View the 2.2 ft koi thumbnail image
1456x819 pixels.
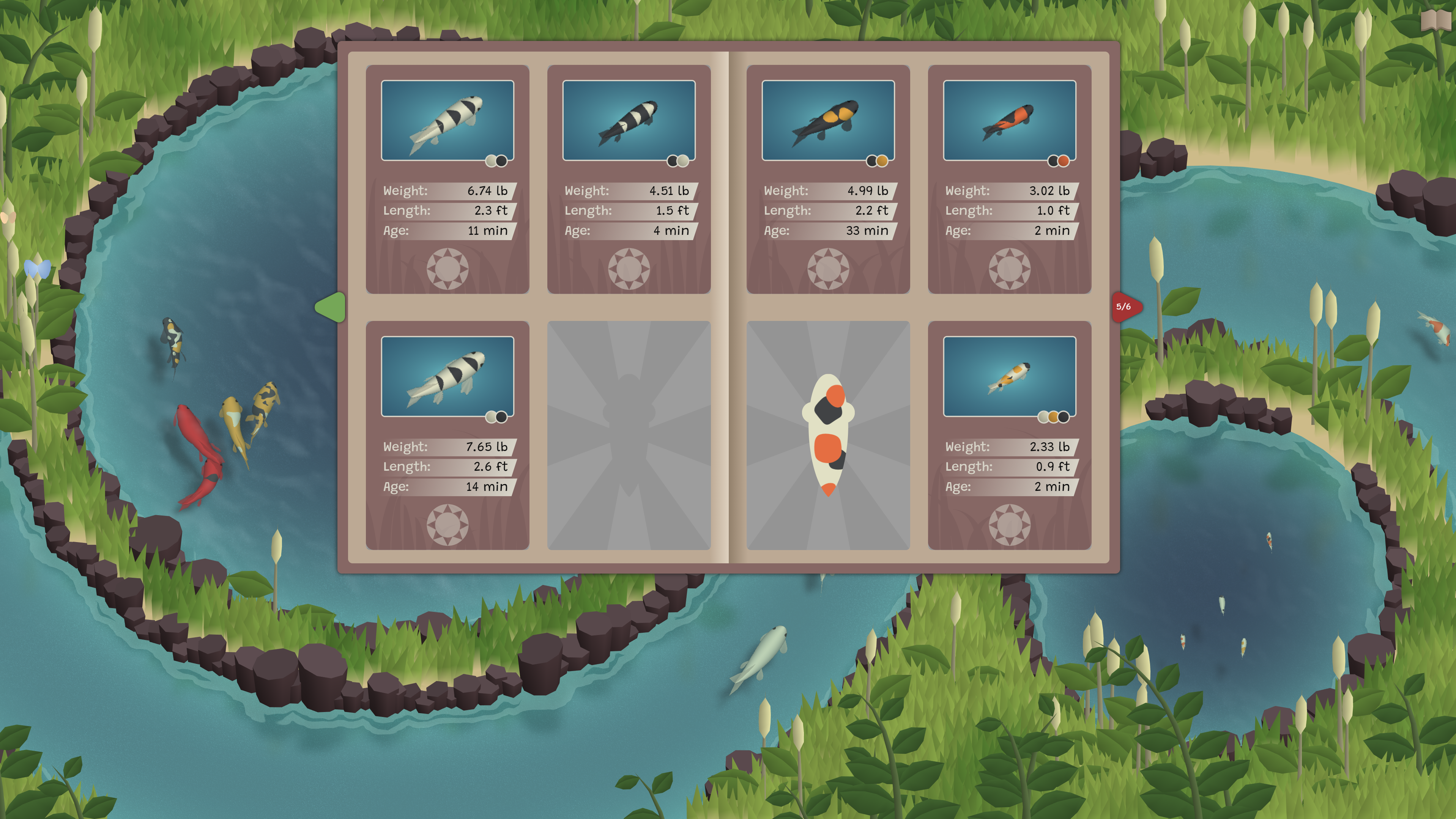tap(827, 120)
